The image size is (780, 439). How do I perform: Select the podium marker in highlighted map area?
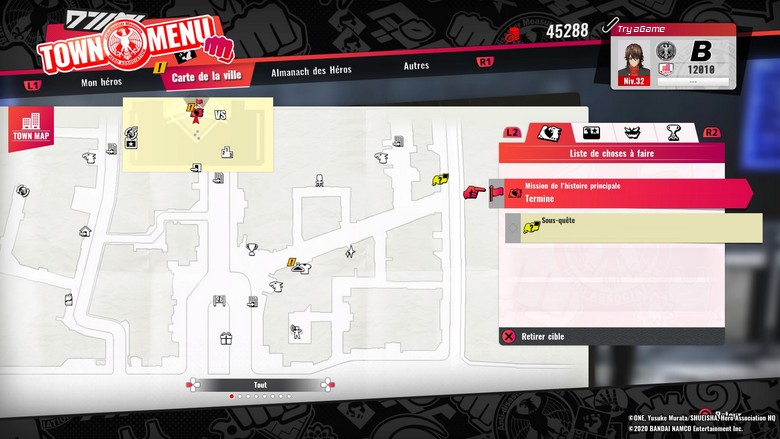tap(227, 152)
